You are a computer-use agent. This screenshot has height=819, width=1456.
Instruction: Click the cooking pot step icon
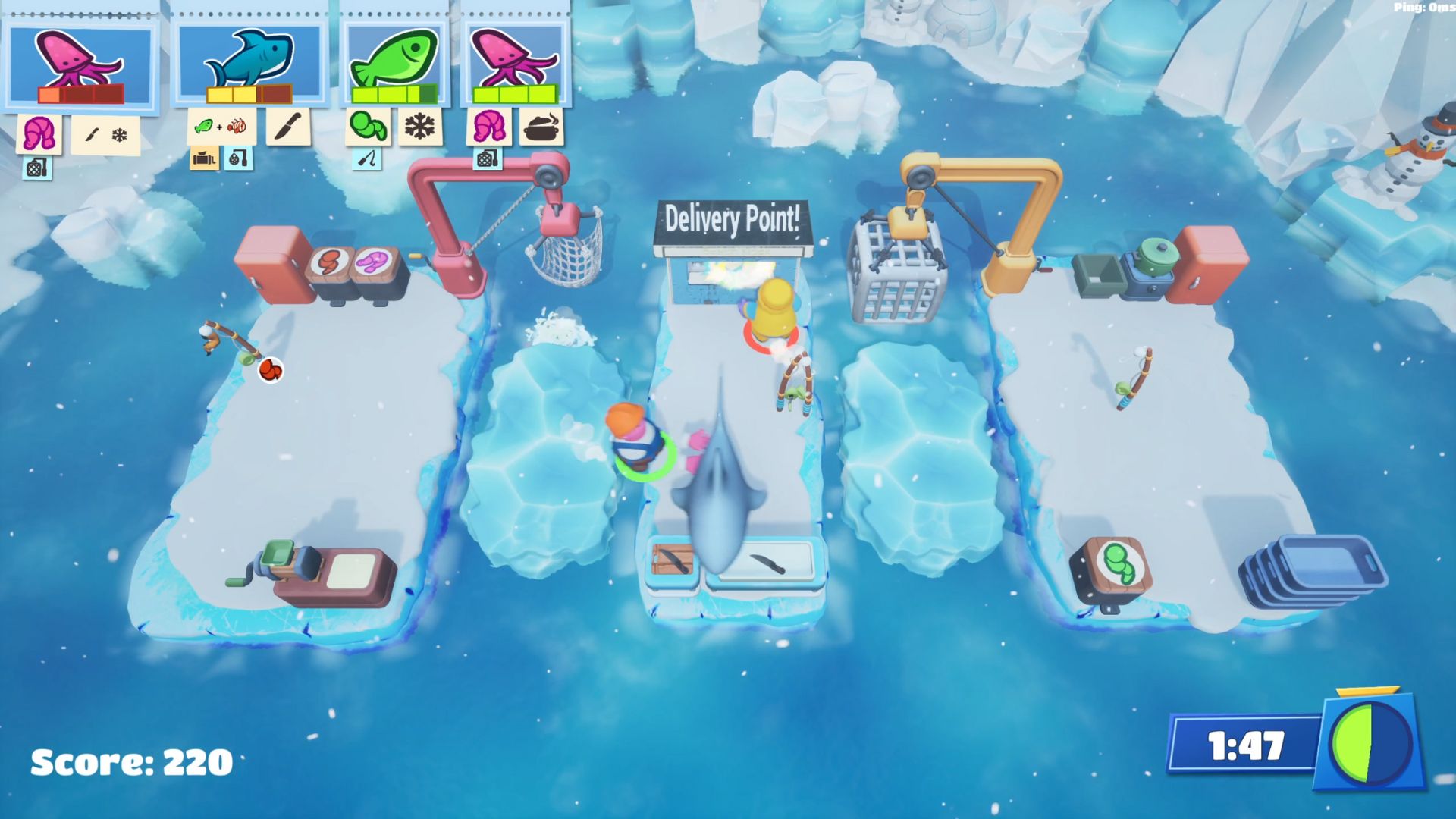pos(541,127)
